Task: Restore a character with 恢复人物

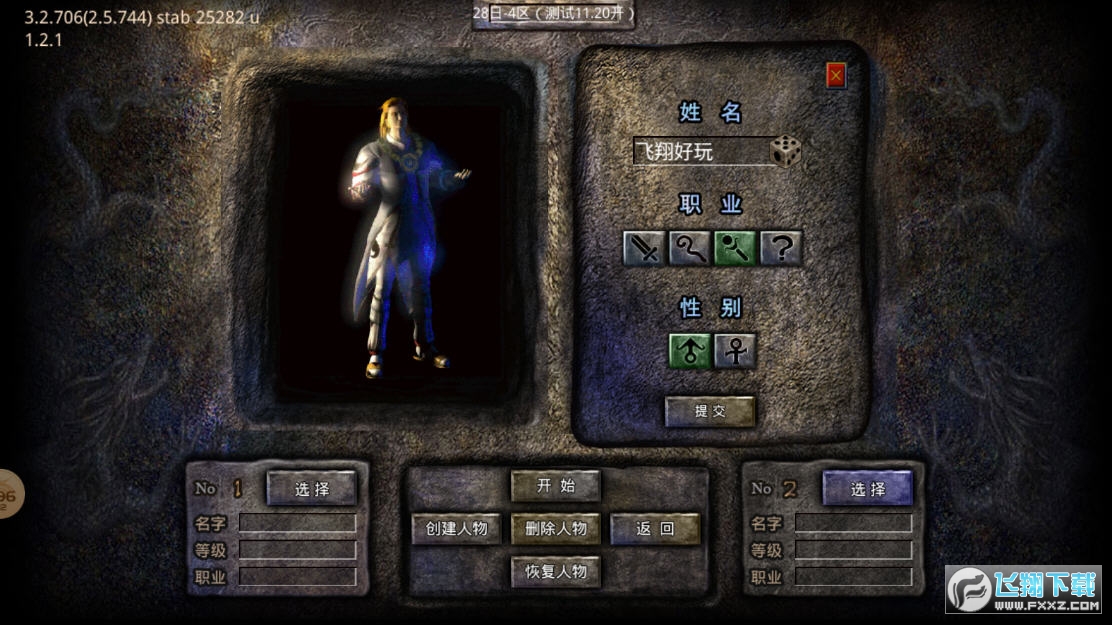Action: tap(556, 572)
